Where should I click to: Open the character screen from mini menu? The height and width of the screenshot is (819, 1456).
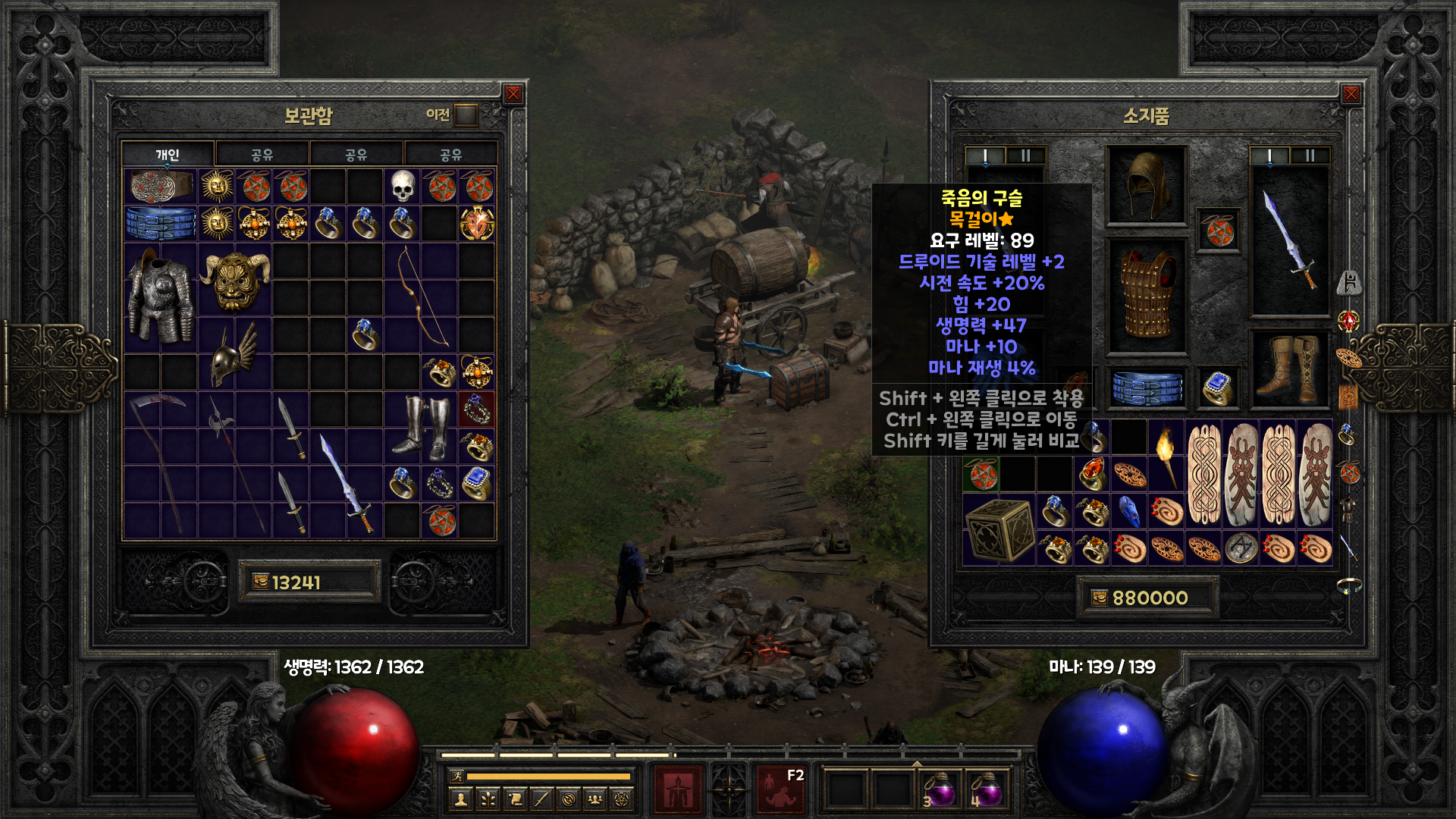coord(460,799)
